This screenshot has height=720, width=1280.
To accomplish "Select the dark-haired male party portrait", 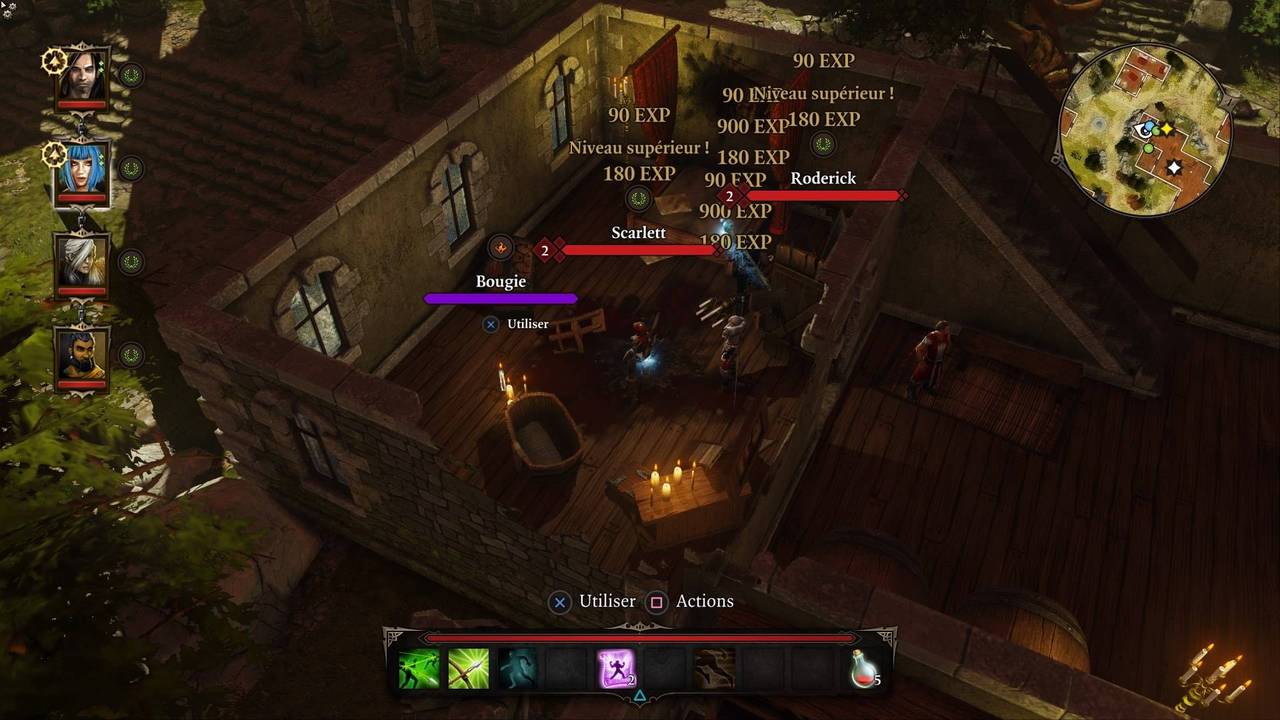I will click(82, 75).
